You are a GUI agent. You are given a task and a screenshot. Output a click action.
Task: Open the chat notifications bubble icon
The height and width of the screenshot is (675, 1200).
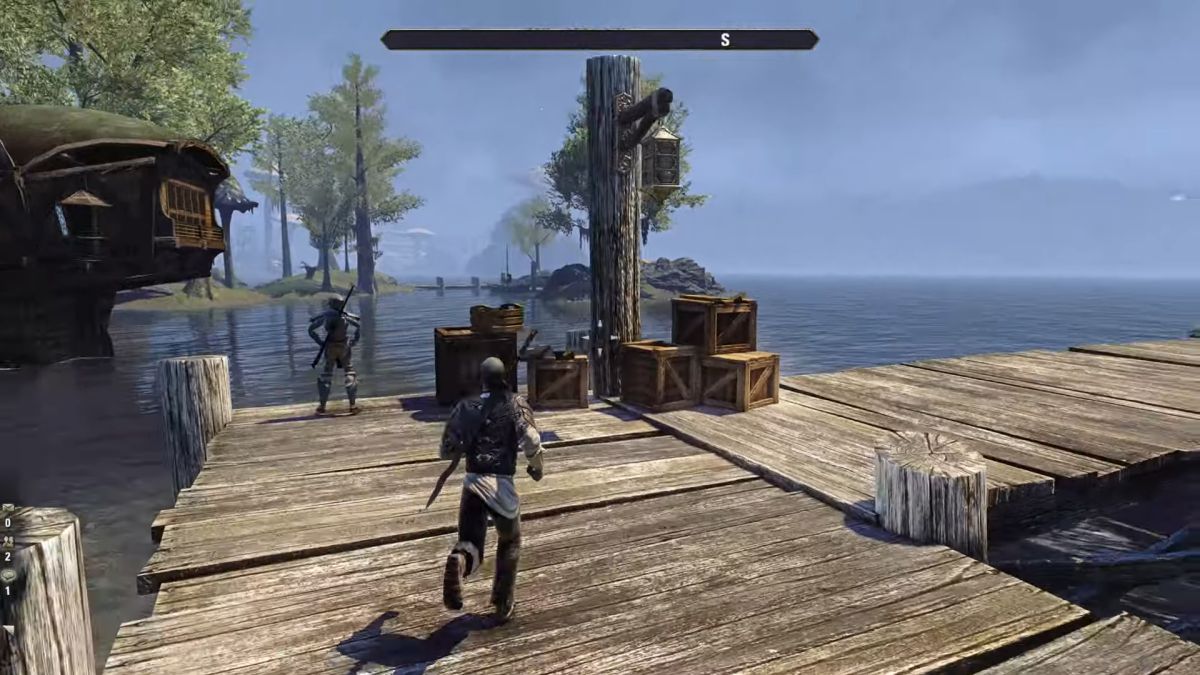point(7,575)
